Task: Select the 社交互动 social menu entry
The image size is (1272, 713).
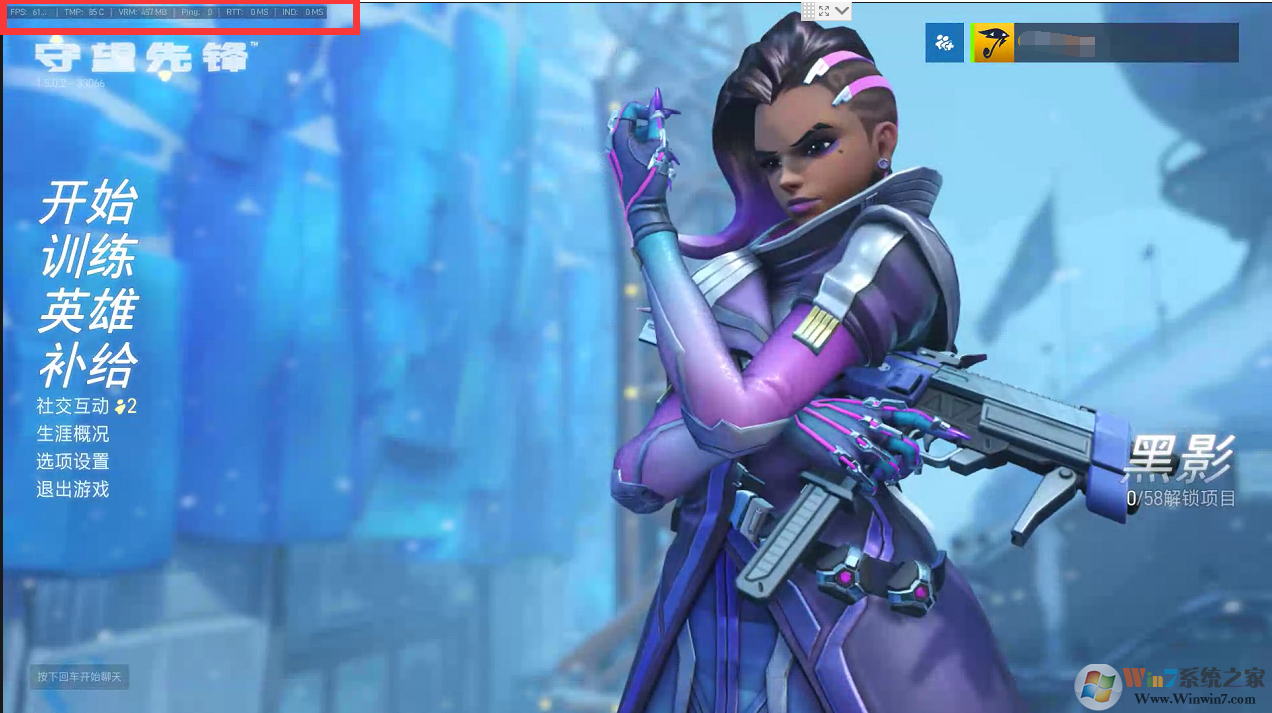Action: point(73,406)
